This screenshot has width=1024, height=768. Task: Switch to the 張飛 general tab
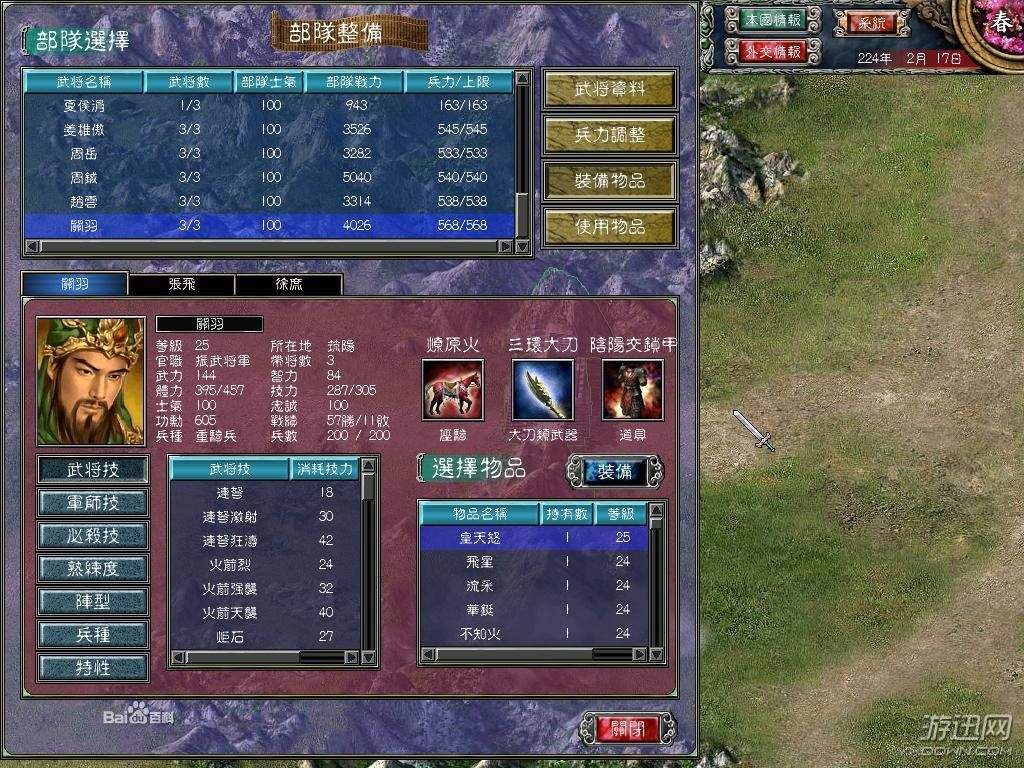point(181,284)
